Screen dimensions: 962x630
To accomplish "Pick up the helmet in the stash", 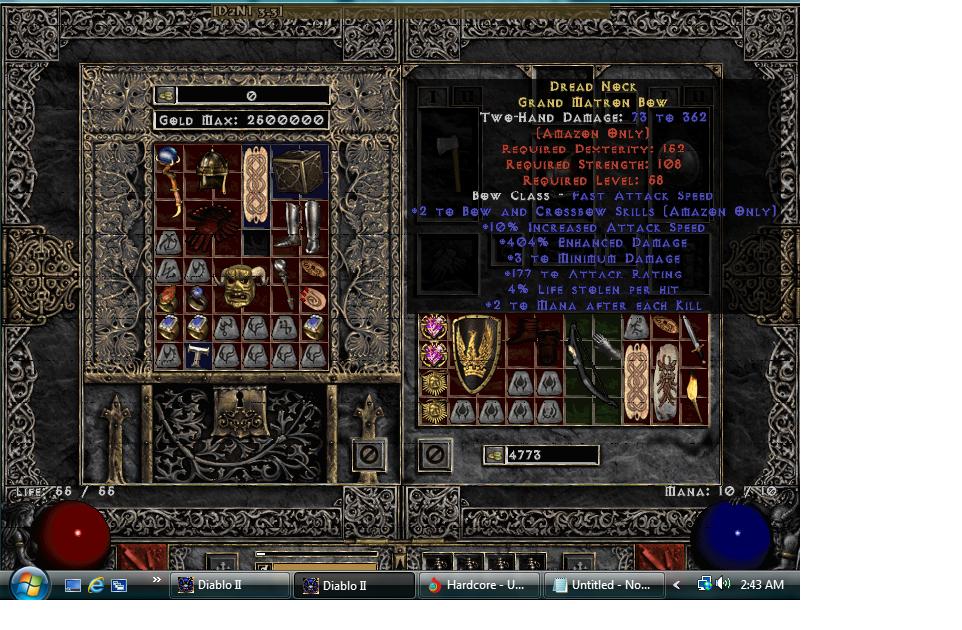I will pos(213,172).
